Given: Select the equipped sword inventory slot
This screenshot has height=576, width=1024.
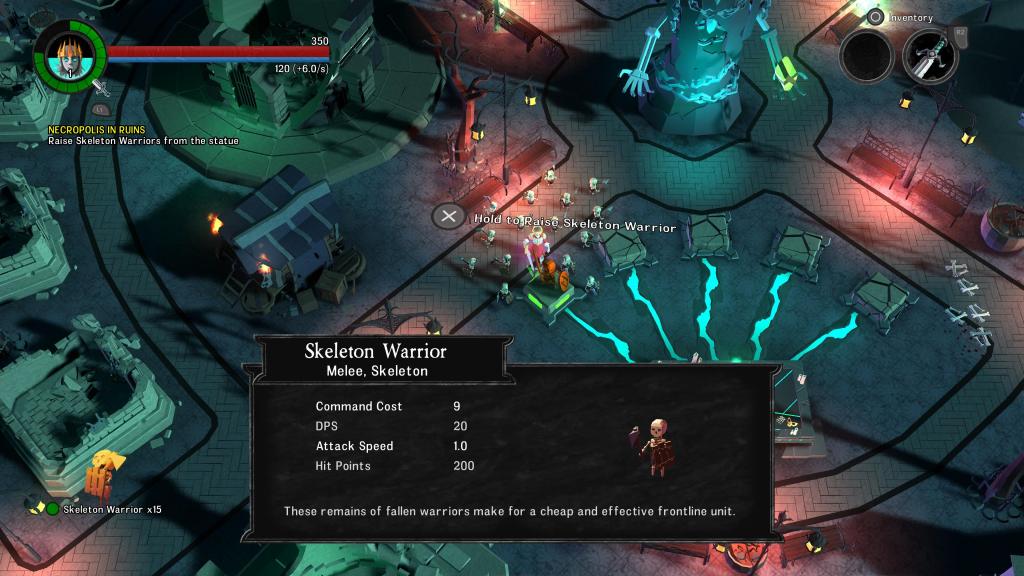Looking at the screenshot, I should [x=930, y=55].
